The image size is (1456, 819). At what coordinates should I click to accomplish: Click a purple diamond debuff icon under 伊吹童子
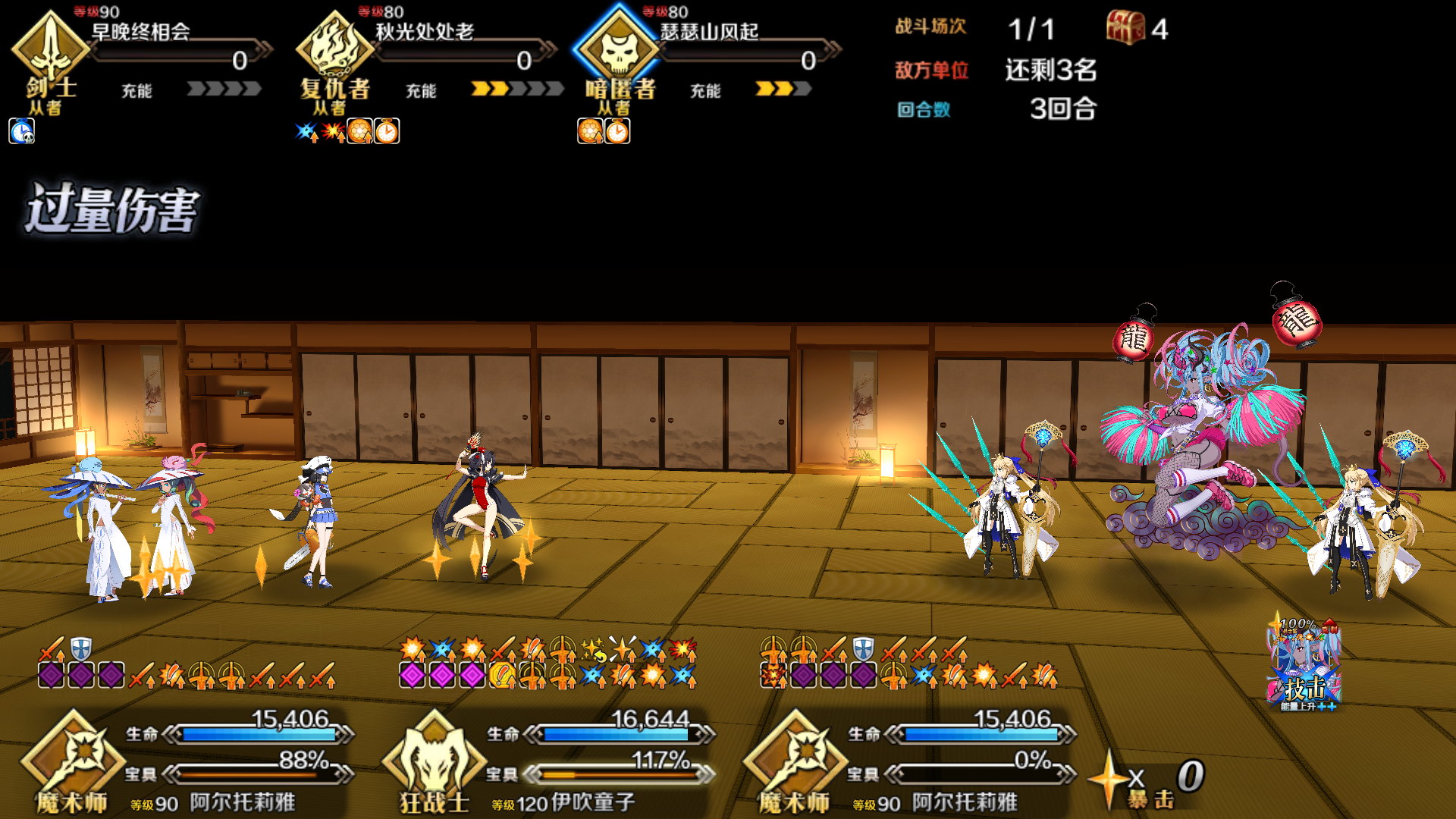(x=414, y=673)
